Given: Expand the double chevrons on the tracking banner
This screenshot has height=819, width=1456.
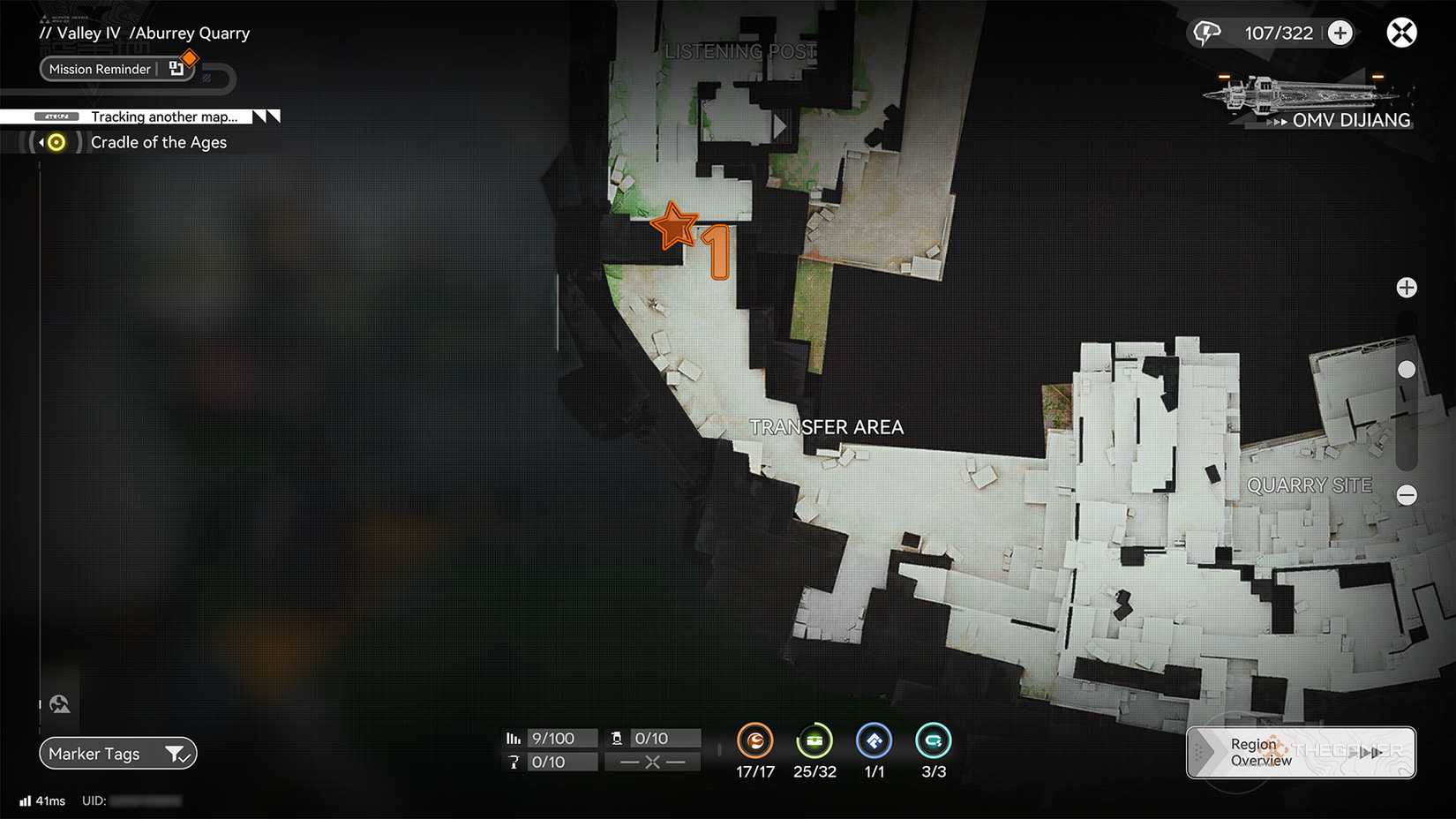Looking at the screenshot, I should pyautogui.click(x=265, y=116).
